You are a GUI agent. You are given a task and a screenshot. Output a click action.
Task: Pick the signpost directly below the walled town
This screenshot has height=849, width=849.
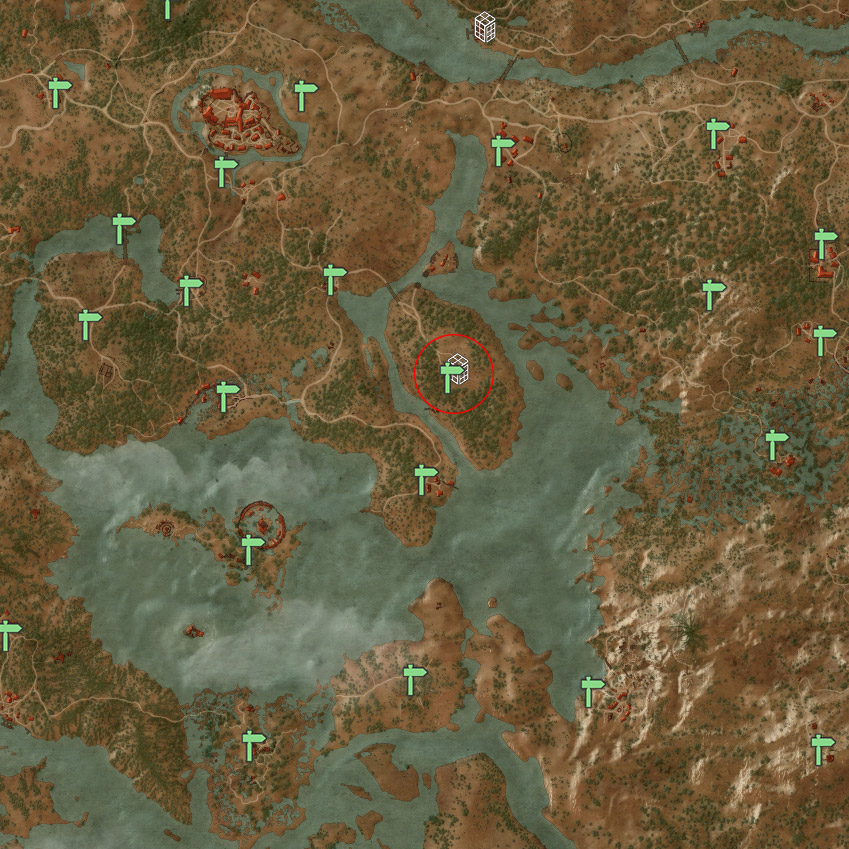point(225,170)
